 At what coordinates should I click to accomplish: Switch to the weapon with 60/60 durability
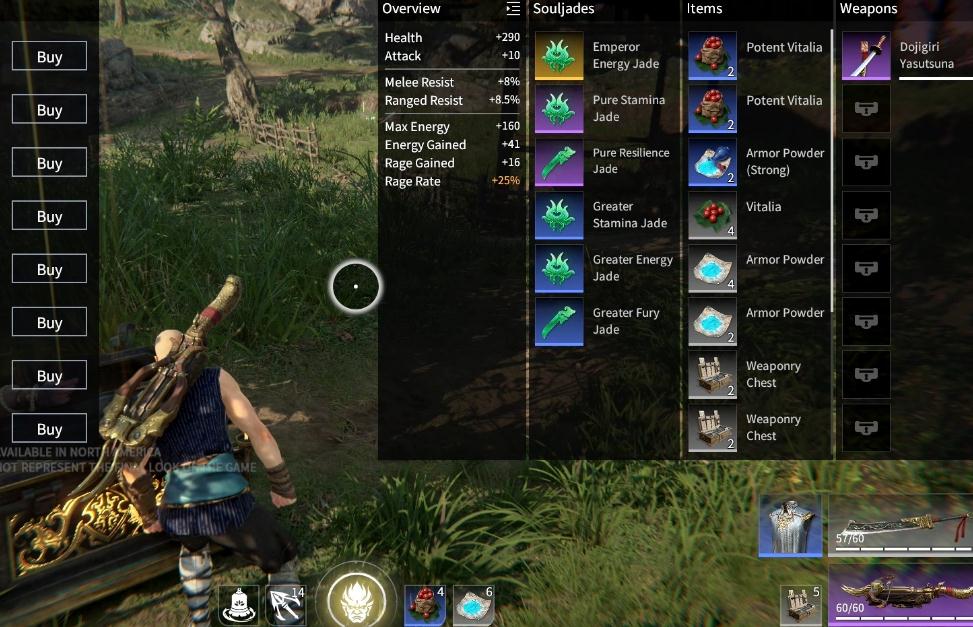pos(900,595)
